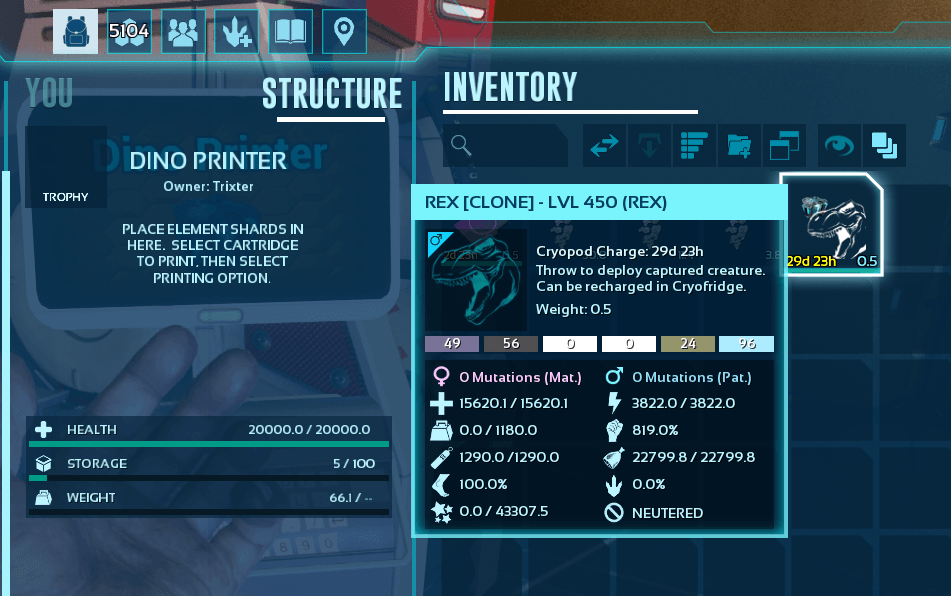
Task: Click the stacked squares button
Action: [x=884, y=146]
